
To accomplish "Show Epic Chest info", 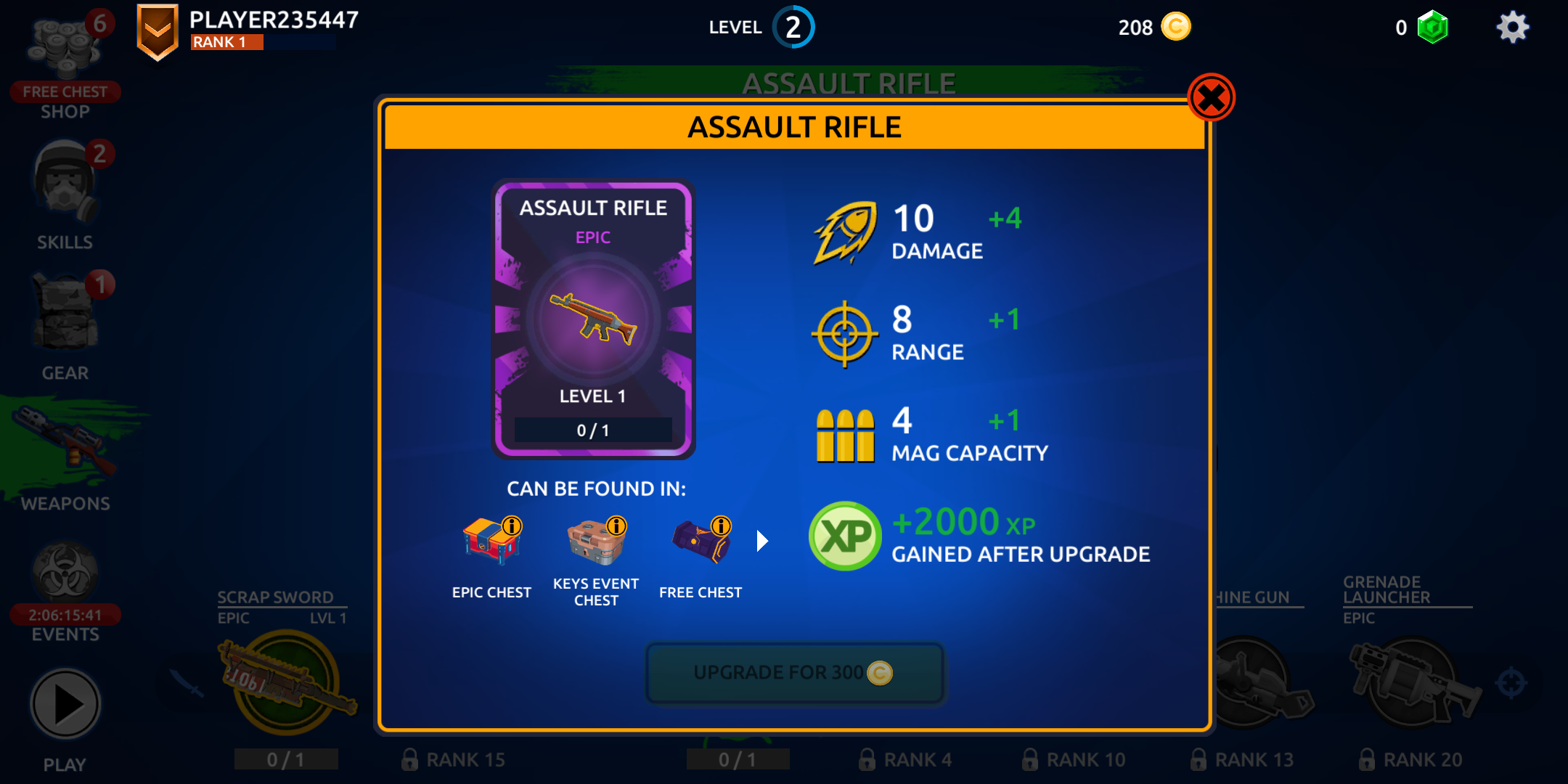I will 512,526.
